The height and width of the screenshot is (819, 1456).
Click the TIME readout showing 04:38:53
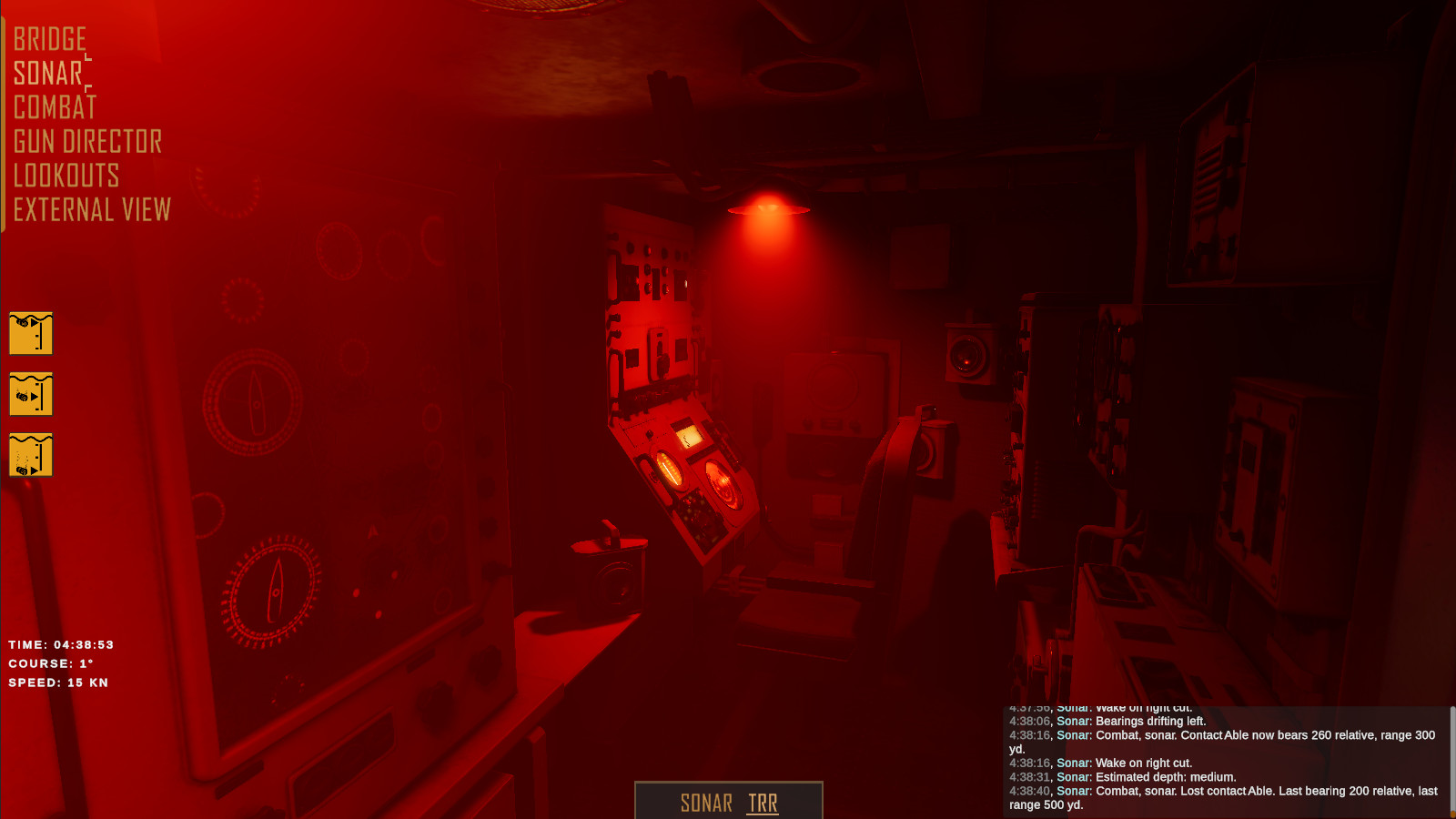click(59, 644)
